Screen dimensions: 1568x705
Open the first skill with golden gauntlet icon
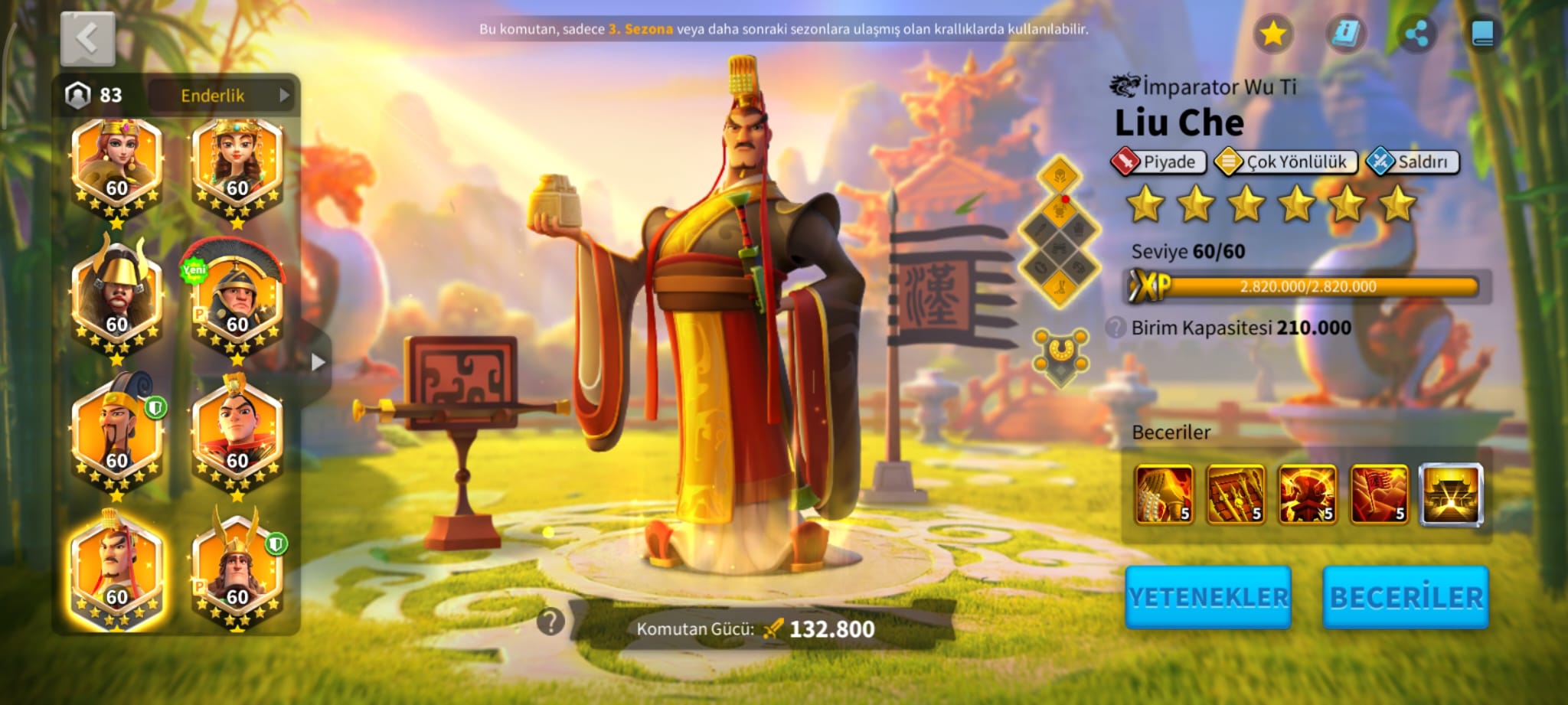pyautogui.click(x=1164, y=494)
